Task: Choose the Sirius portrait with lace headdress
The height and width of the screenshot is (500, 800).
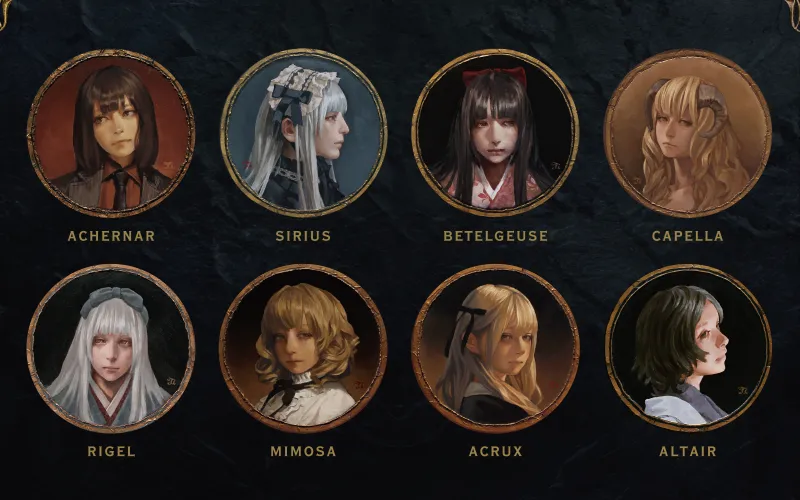Action: (x=303, y=133)
